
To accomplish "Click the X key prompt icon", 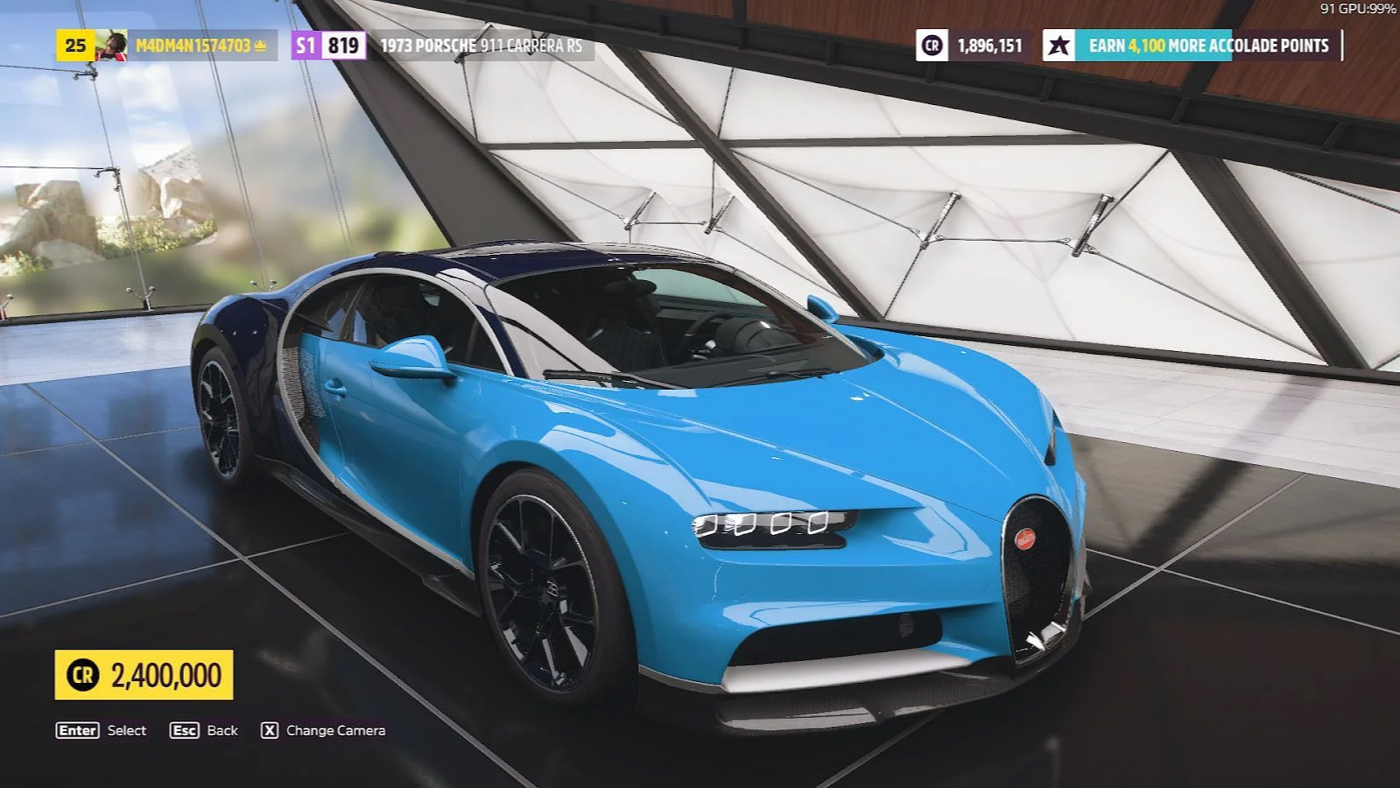I will pos(268,730).
